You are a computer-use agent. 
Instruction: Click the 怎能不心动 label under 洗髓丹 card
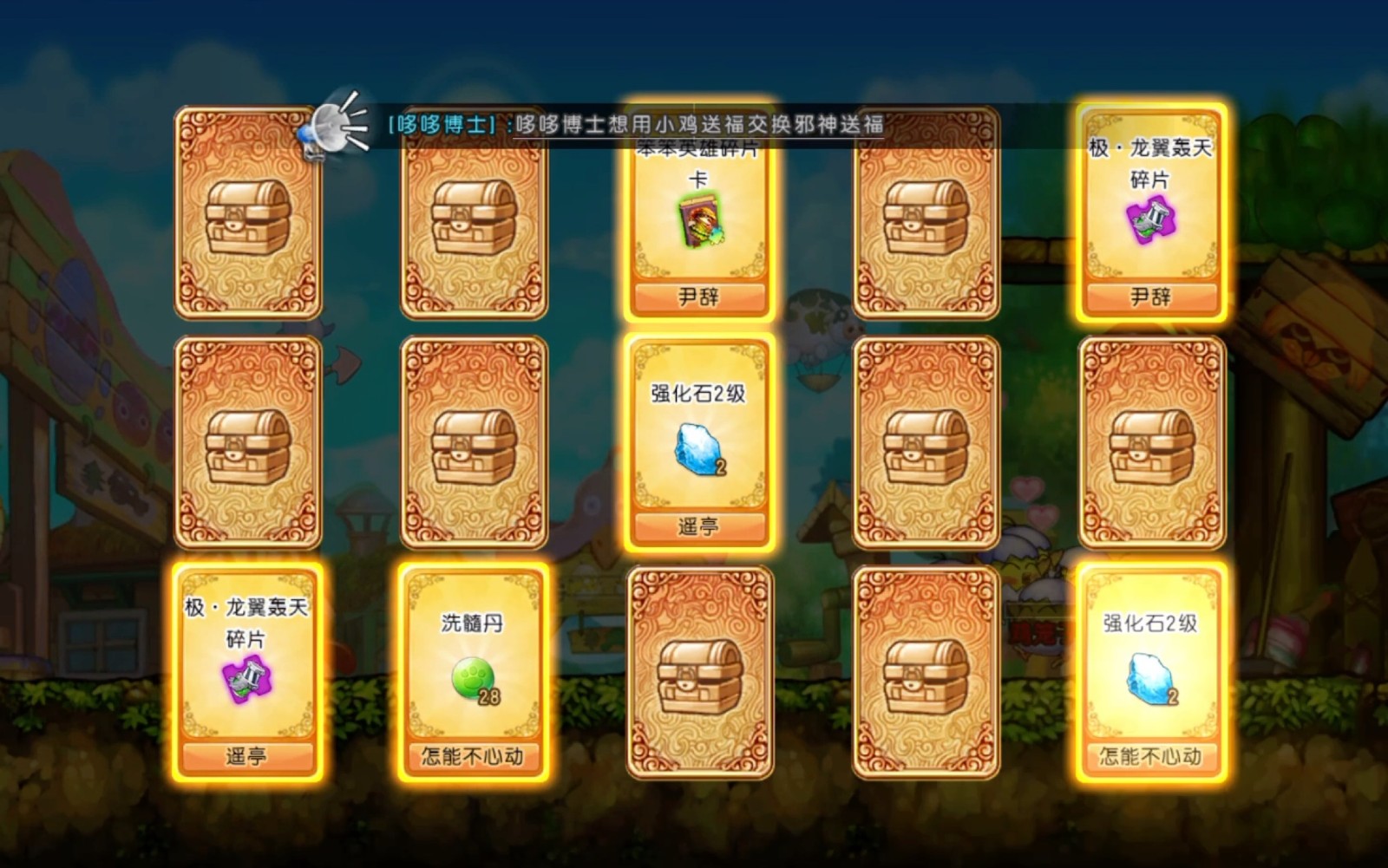471,755
